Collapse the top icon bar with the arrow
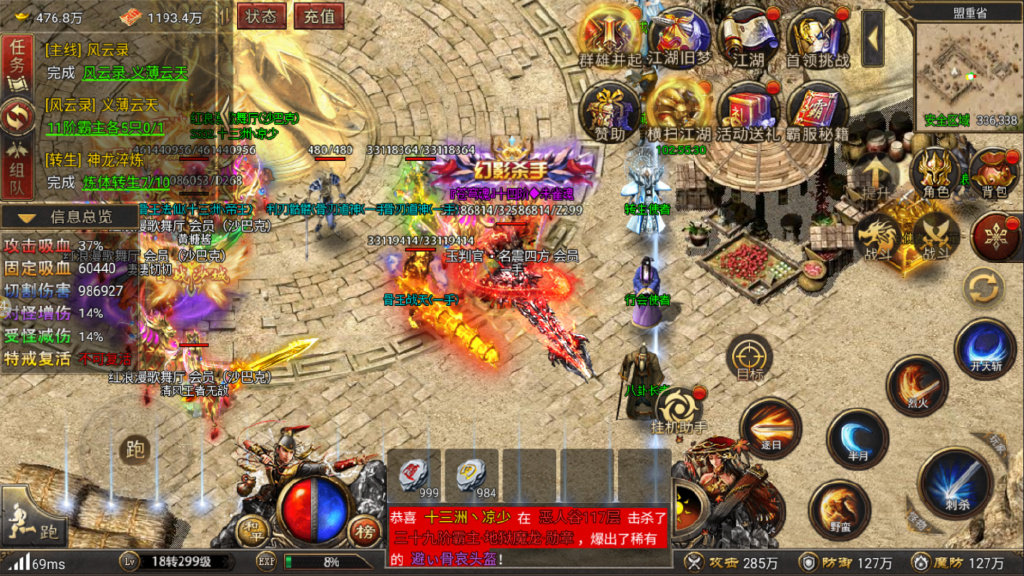Screen dimensions: 1024x576 tap(873, 37)
